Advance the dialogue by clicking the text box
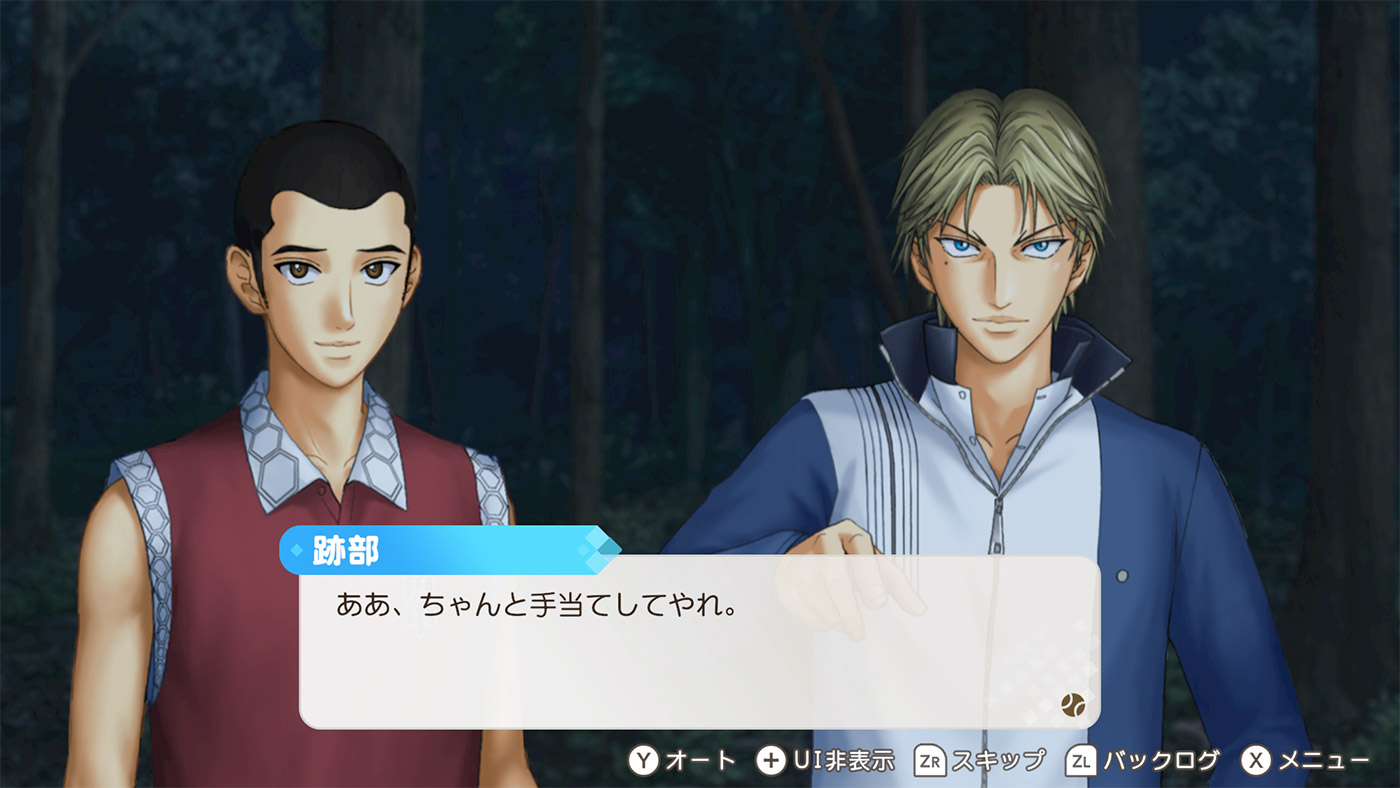 [x=699, y=642]
